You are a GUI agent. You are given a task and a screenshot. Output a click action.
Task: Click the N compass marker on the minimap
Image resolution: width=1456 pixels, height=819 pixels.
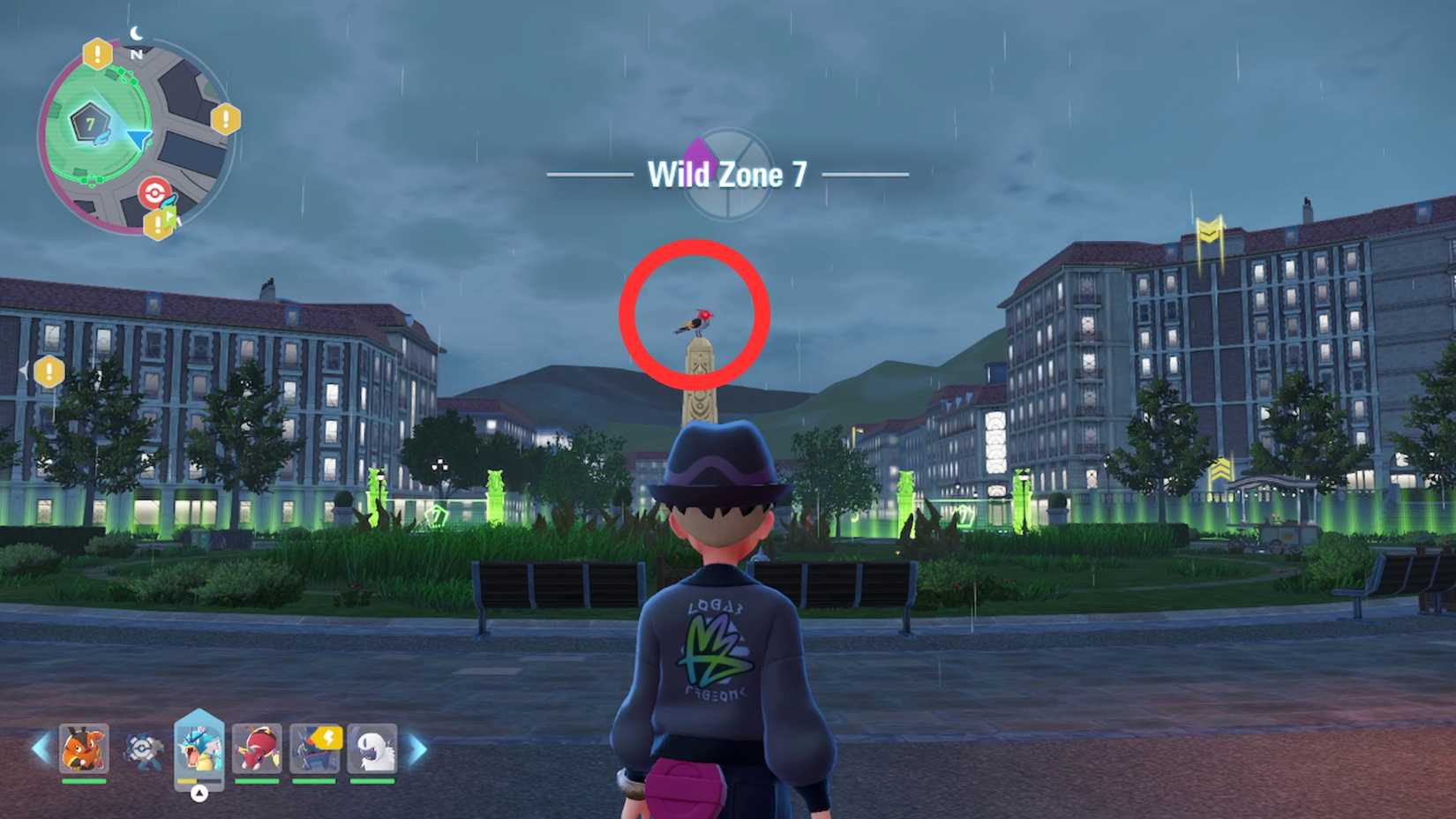[x=136, y=53]
